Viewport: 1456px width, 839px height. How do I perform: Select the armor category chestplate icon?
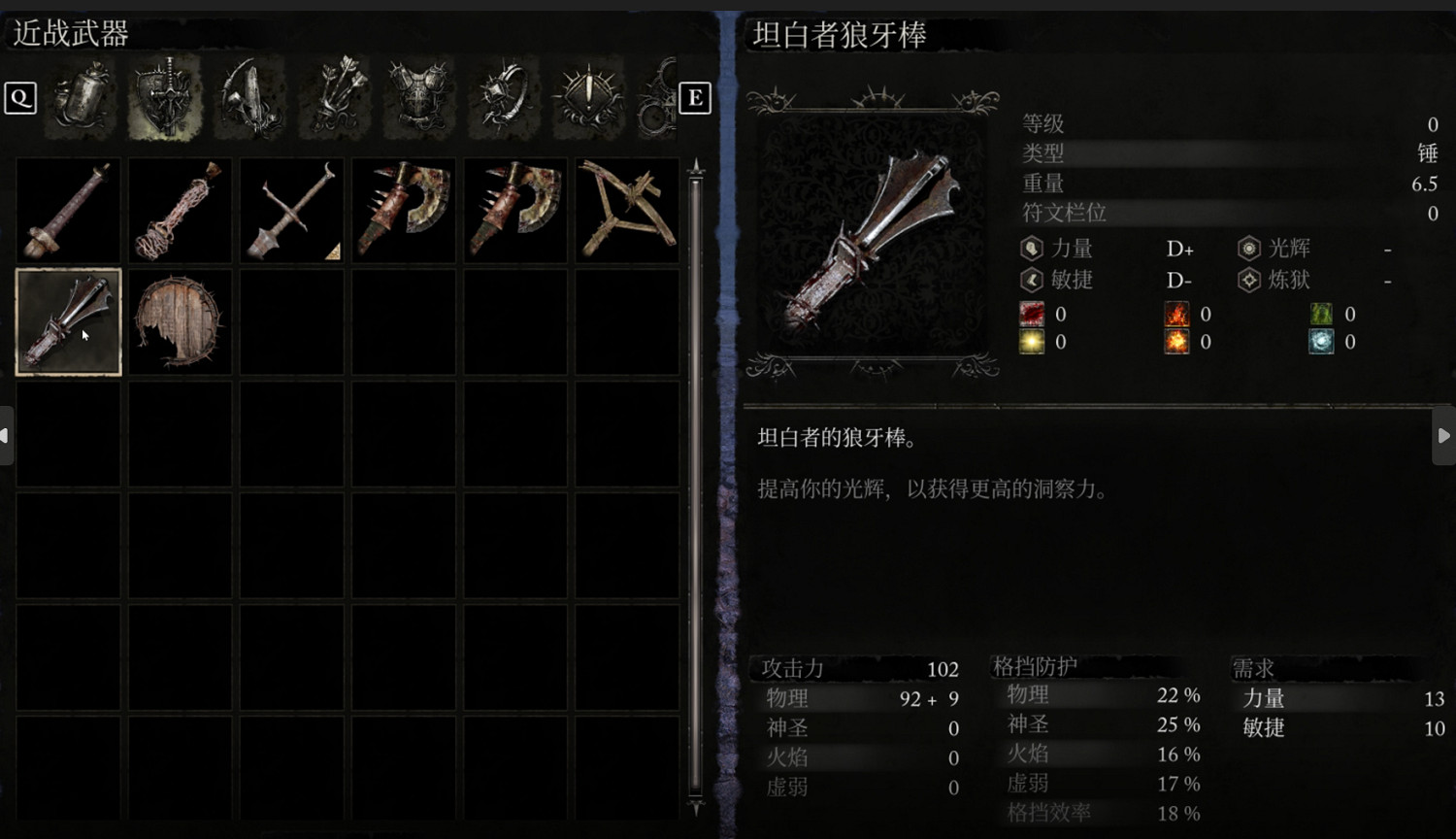tap(417, 97)
